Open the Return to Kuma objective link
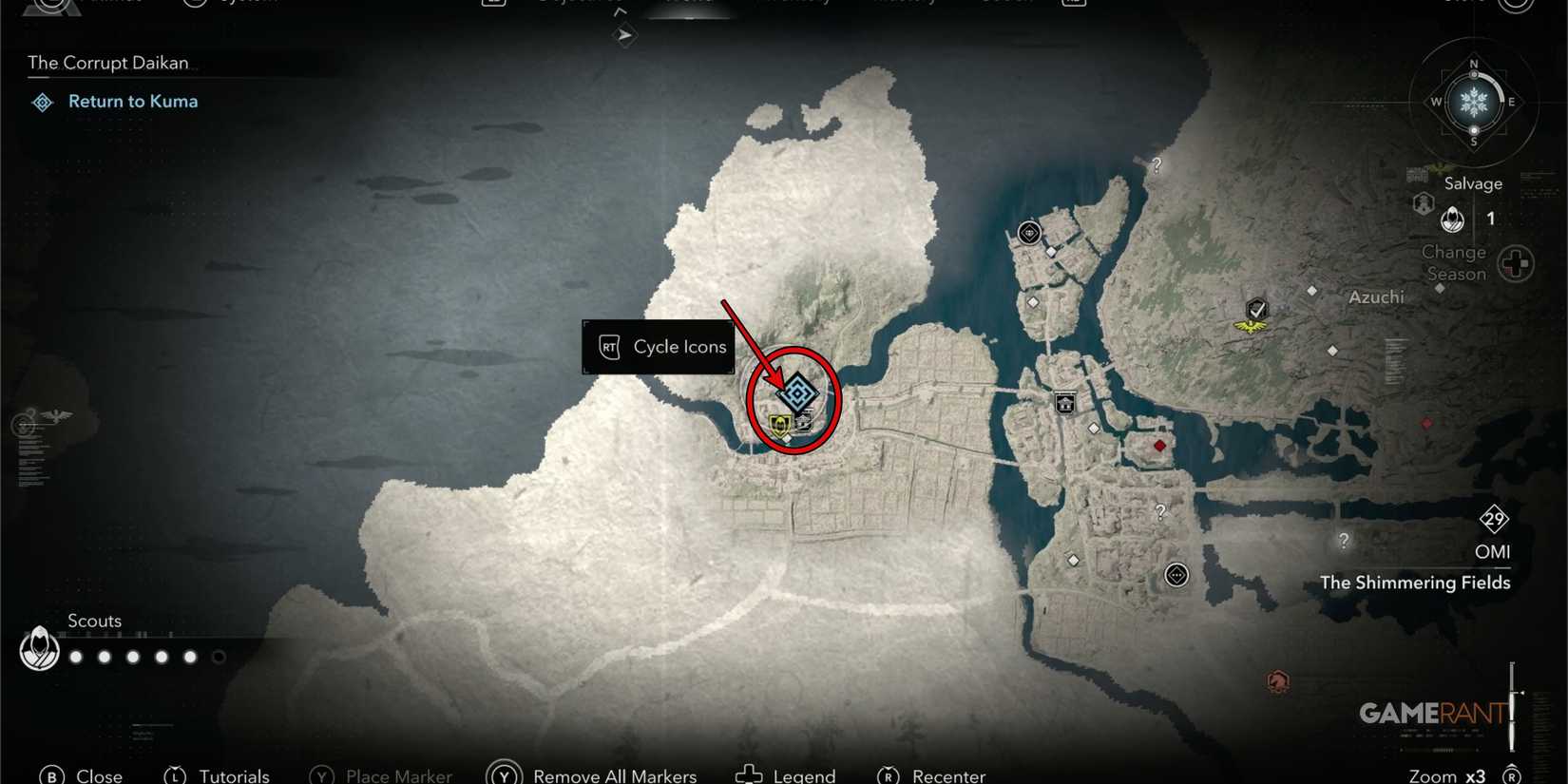 [x=132, y=101]
